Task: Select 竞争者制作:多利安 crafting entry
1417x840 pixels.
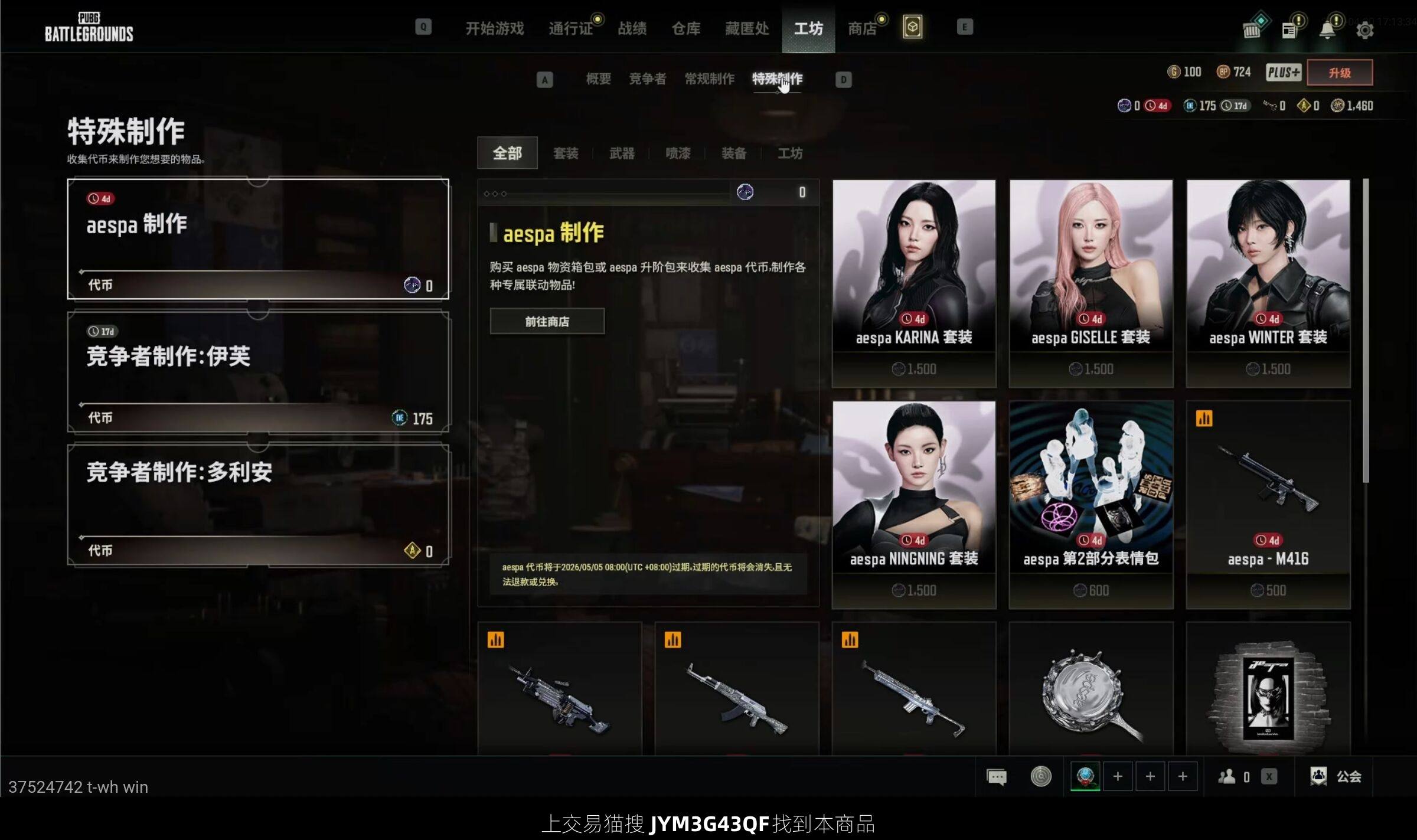Action: [258, 505]
